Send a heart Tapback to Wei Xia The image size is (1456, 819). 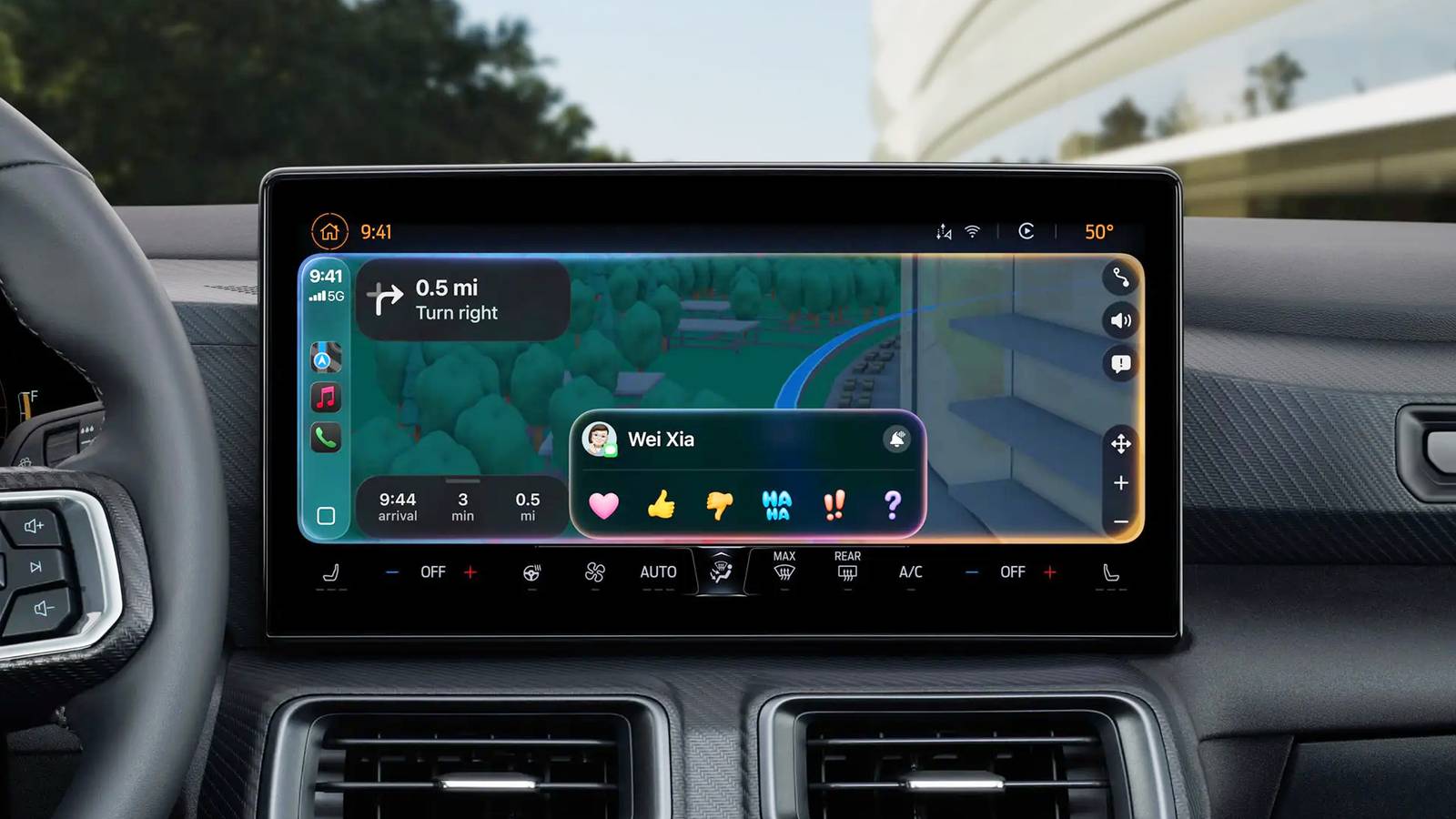(603, 506)
